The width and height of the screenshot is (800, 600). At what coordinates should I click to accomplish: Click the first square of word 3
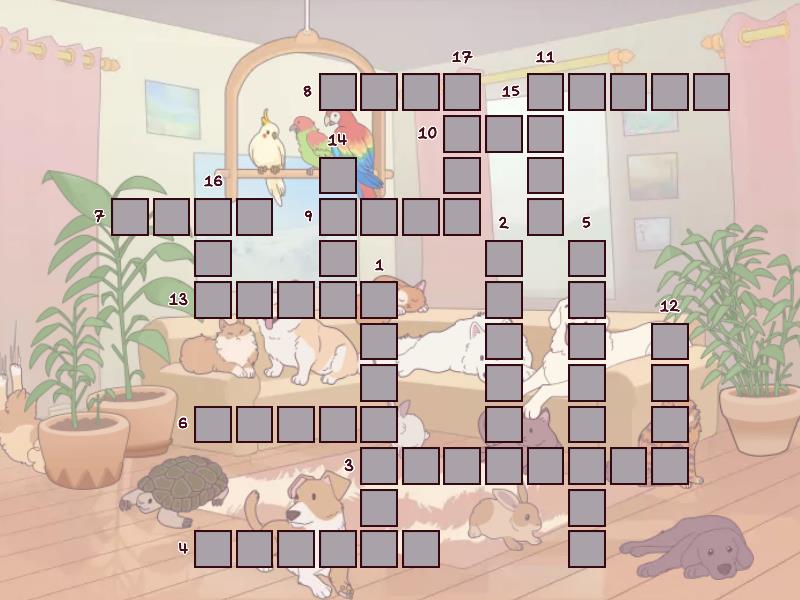[x=379, y=465]
